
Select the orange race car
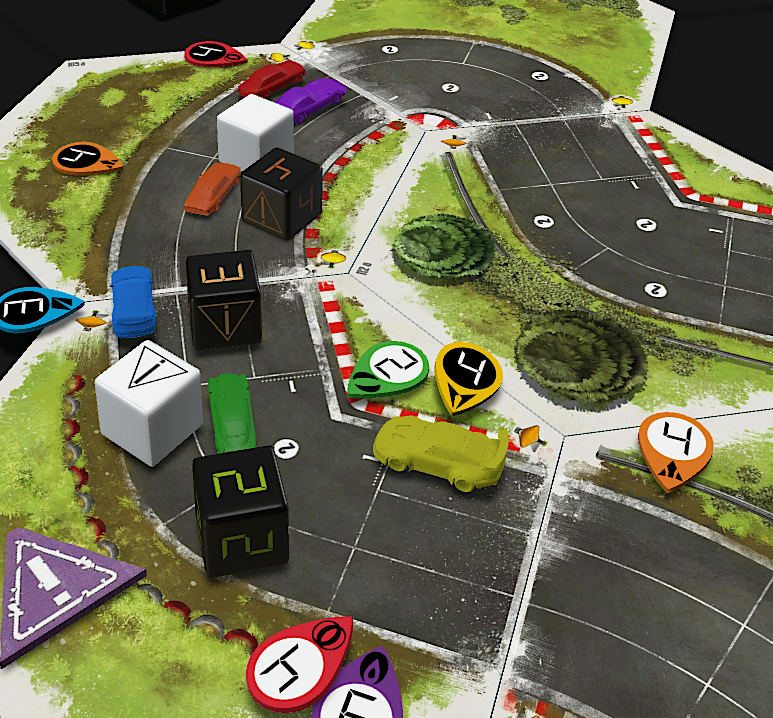tap(213, 186)
